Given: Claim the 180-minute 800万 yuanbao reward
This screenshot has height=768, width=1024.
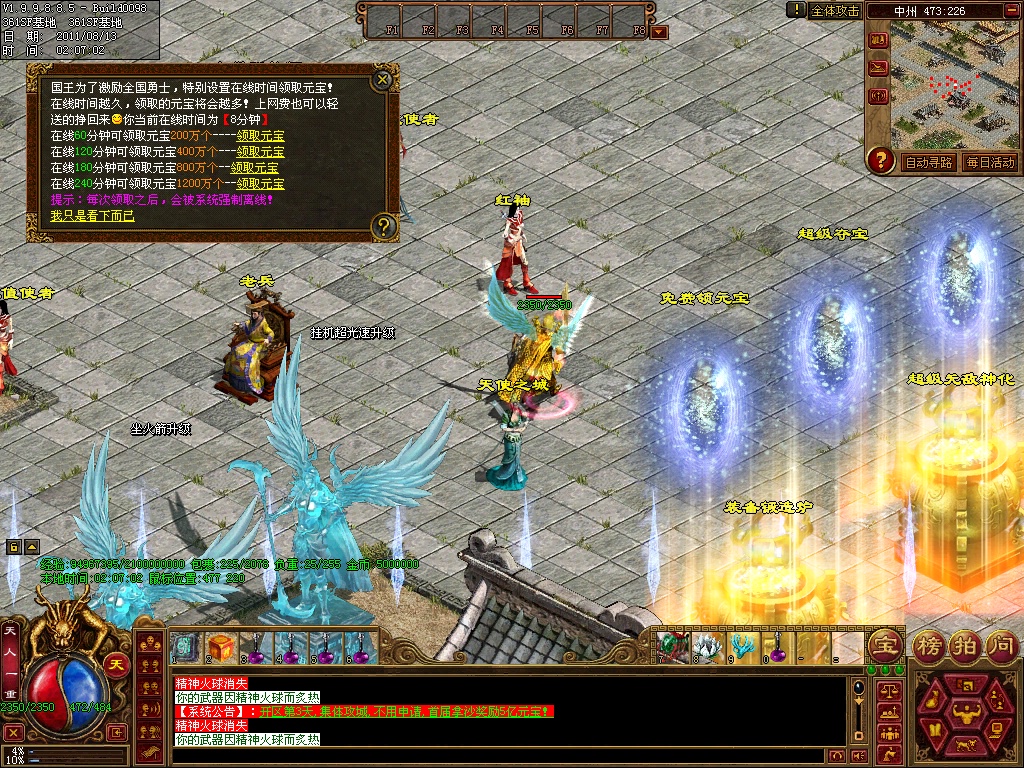Looking at the screenshot, I should pos(255,168).
